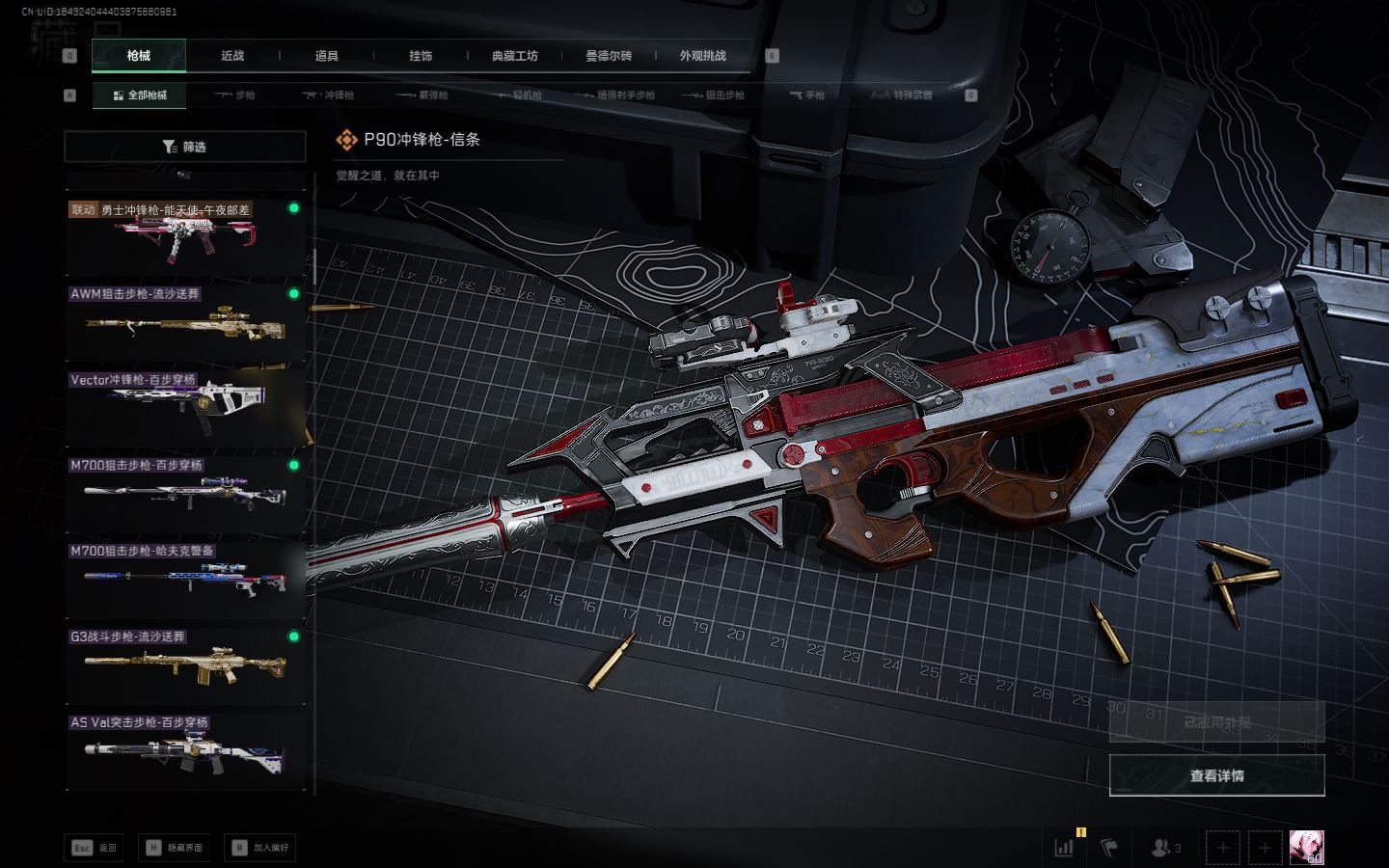Select the G3战斗步枪-流沙送葬 skin
The image size is (1389, 868).
185,665
